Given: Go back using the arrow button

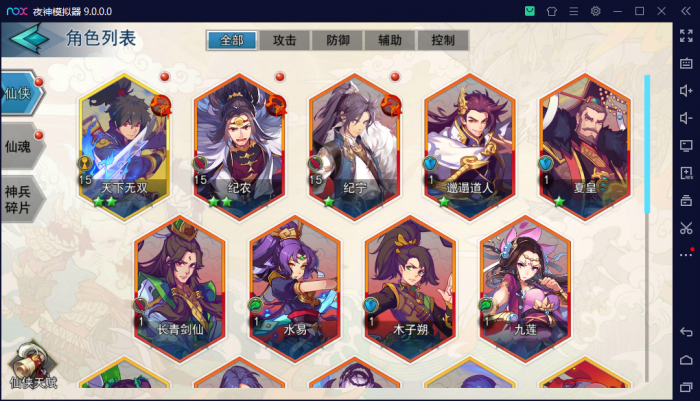Looking at the screenshot, I should point(30,40).
